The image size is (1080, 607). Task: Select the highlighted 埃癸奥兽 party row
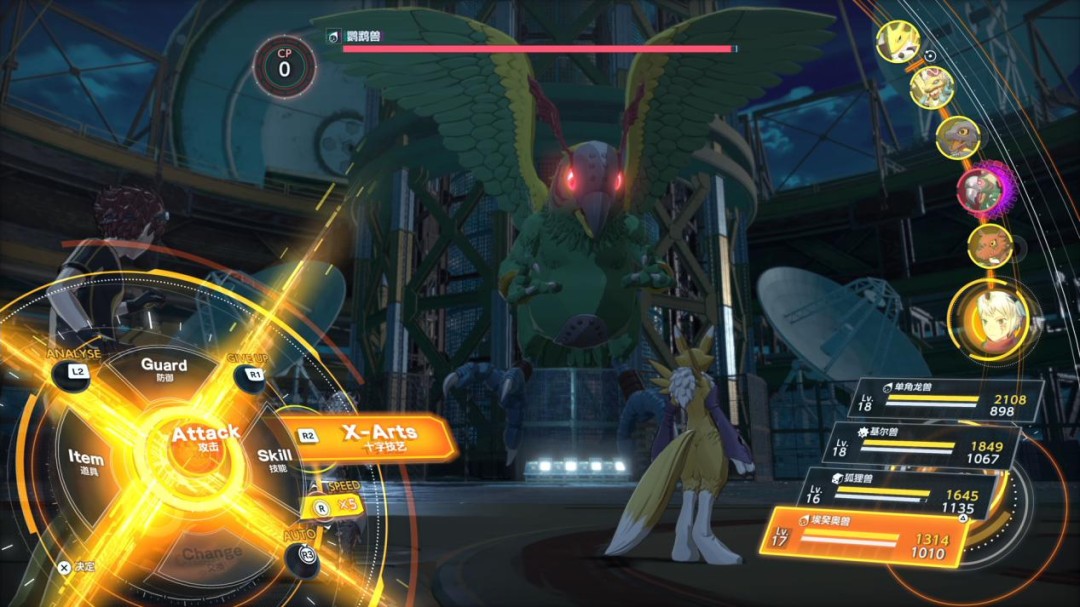pos(866,535)
